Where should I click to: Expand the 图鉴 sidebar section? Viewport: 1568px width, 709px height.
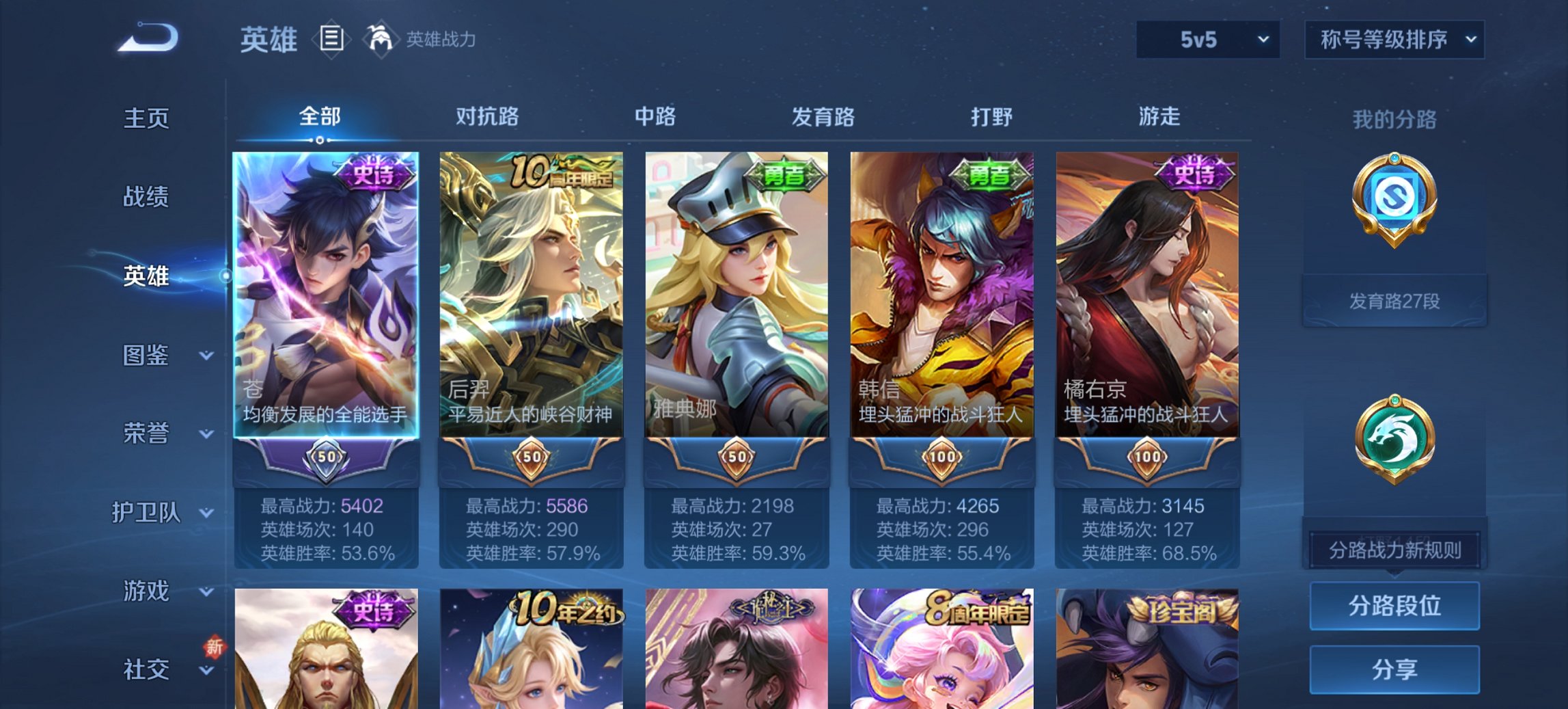tap(147, 356)
